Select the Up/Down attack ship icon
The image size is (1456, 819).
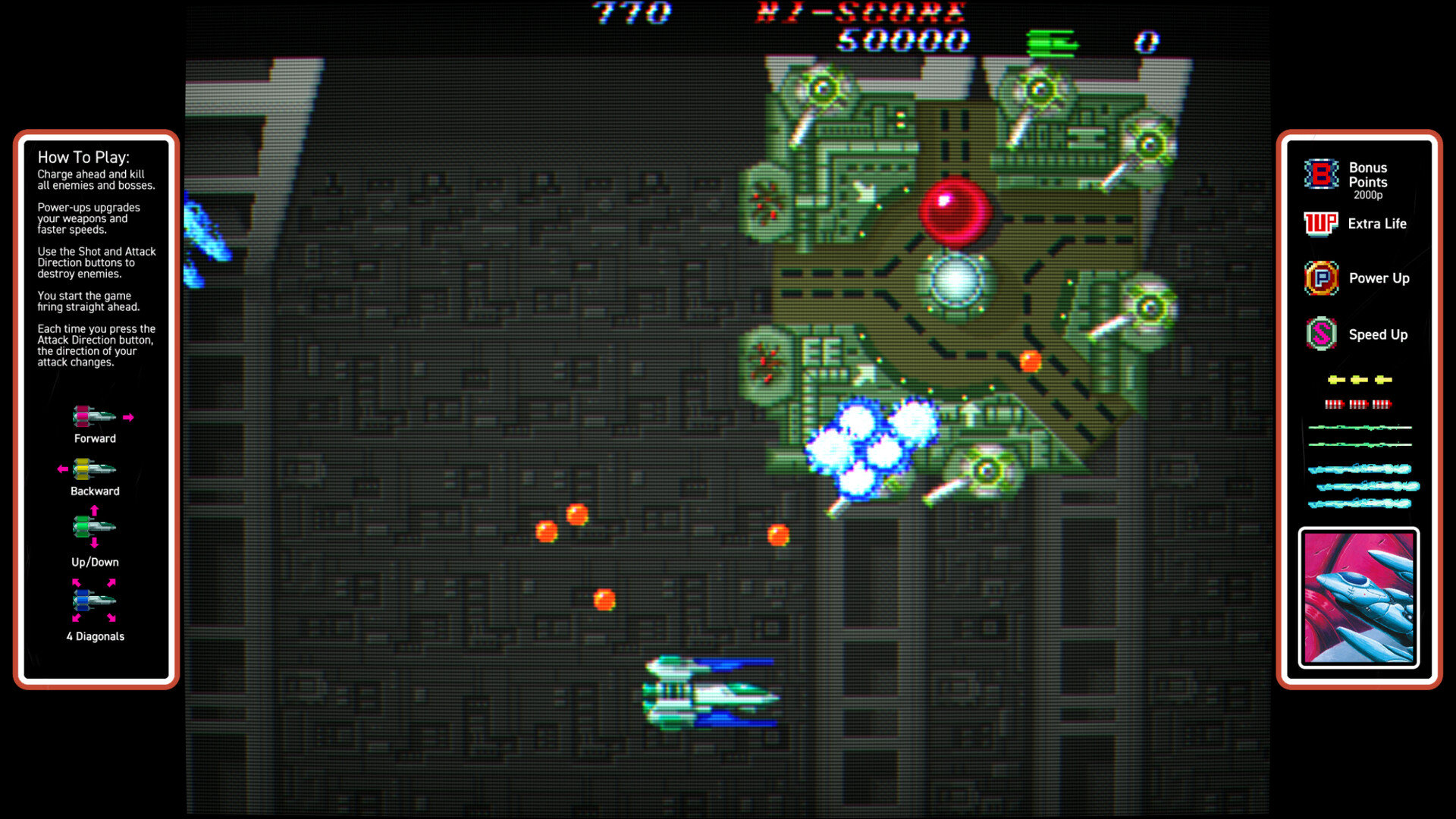tap(93, 526)
